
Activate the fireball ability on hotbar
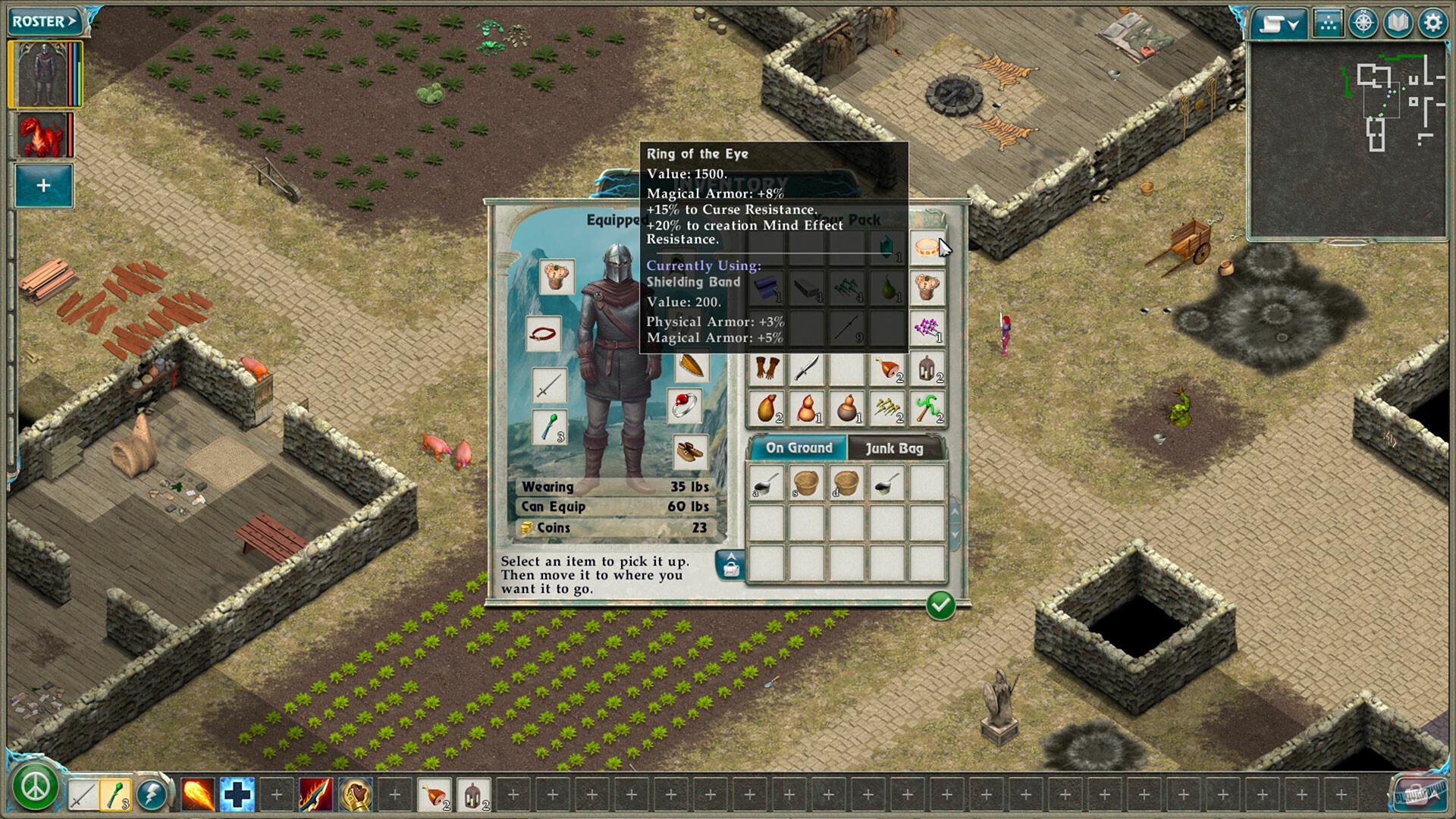tap(197, 795)
